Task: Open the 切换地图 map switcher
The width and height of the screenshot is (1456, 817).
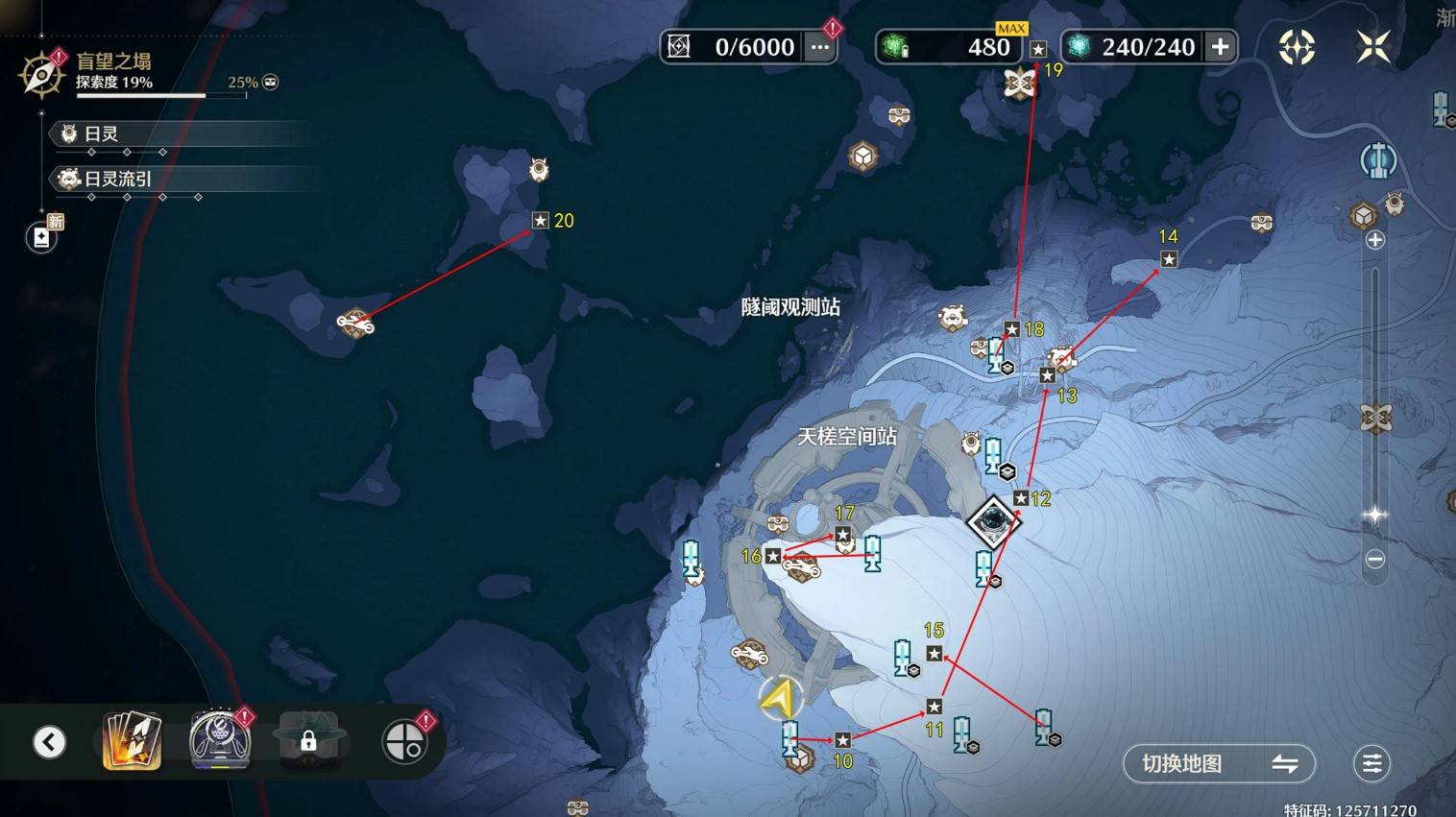Action: (1218, 763)
